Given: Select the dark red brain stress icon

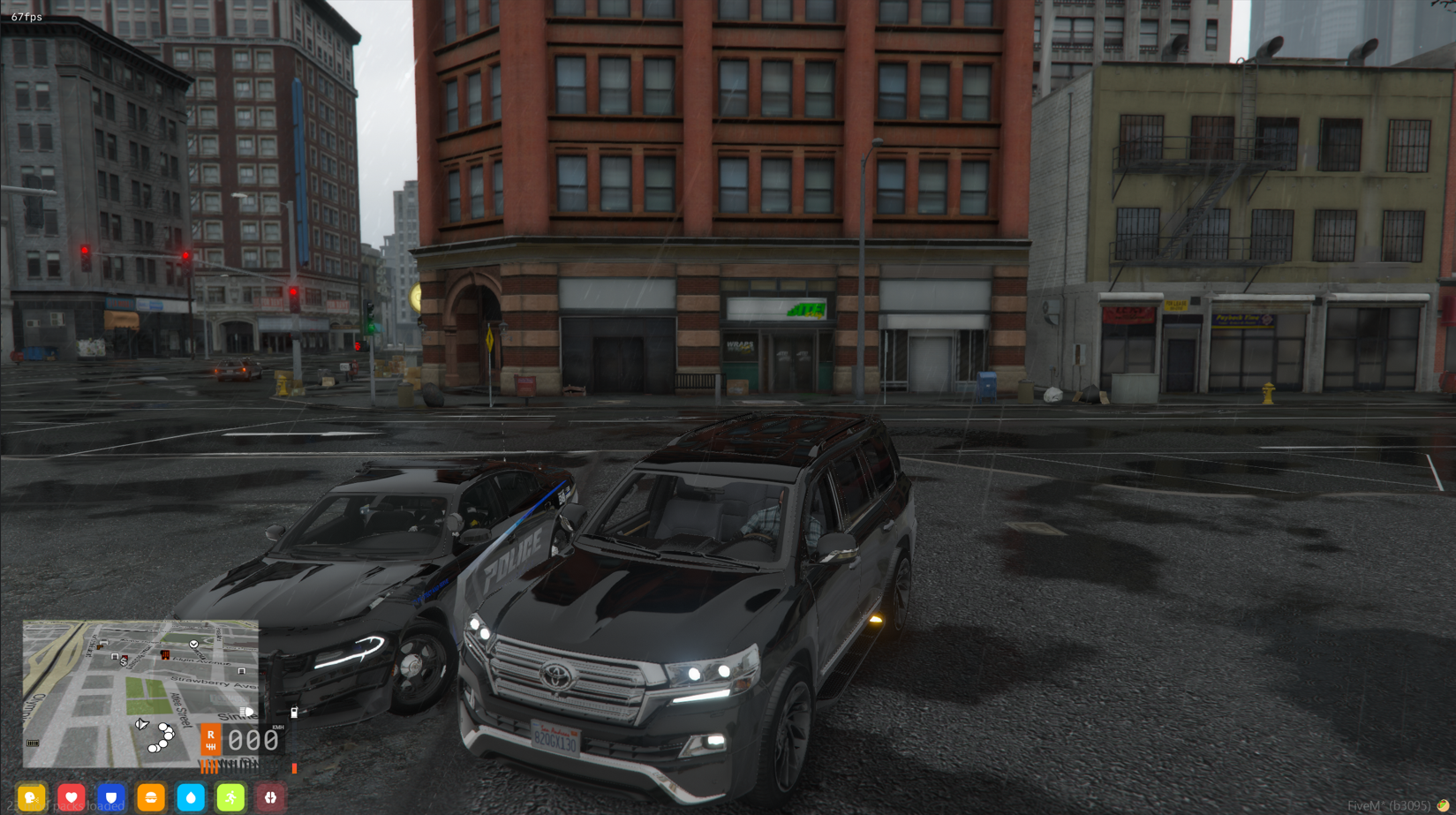Looking at the screenshot, I should (x=270, y=797).
